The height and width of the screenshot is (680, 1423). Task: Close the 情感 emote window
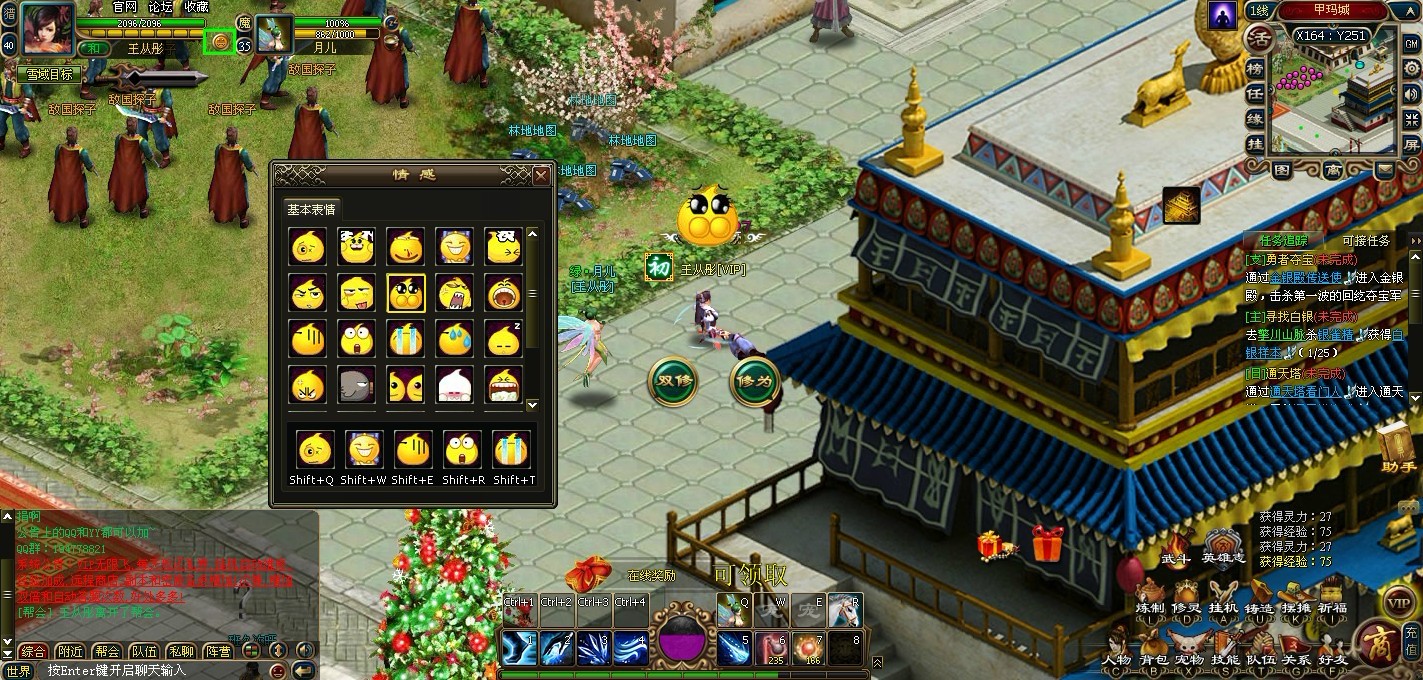click(x=541, y=176)
